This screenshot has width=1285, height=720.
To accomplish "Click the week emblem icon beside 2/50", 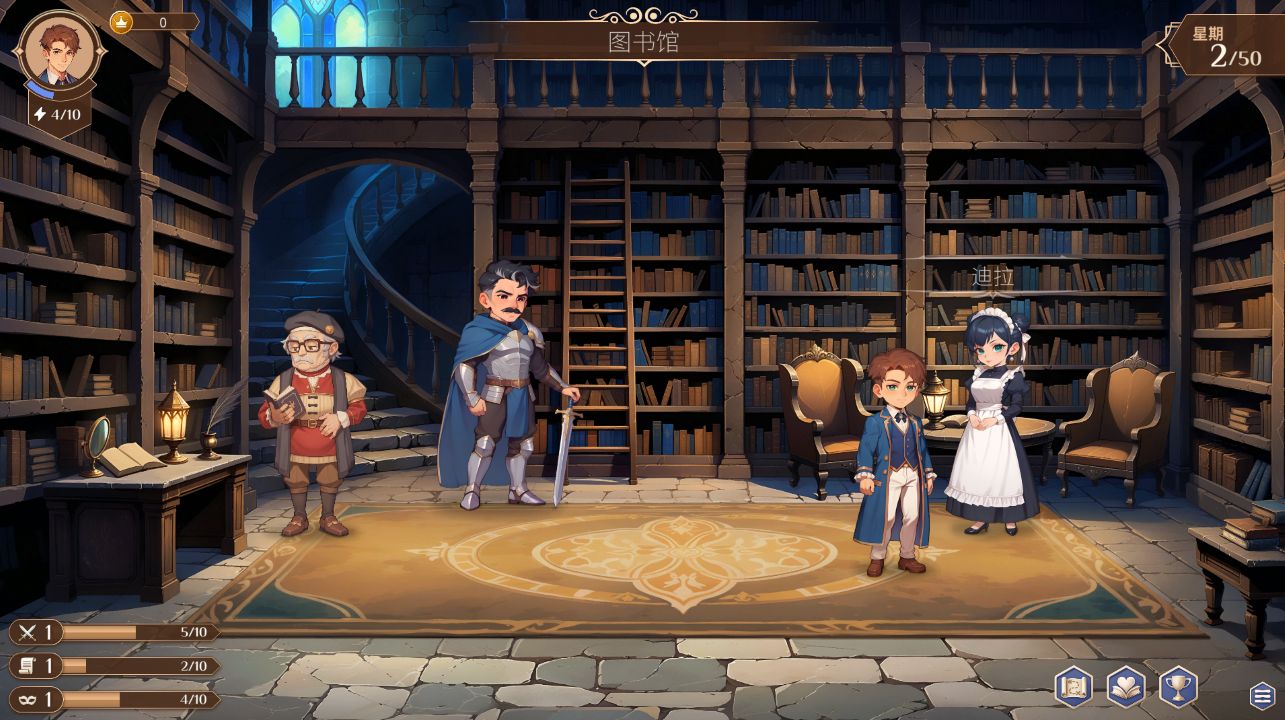I will coord(1172,45).
